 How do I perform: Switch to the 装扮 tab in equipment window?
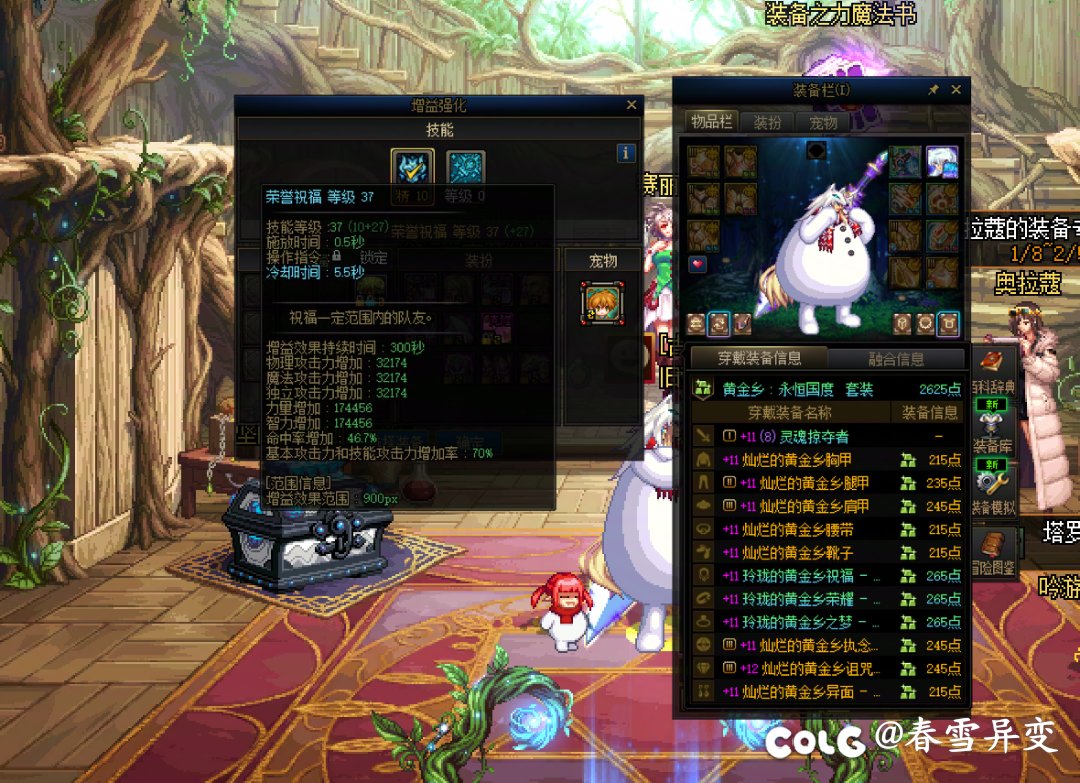(767, 122)
